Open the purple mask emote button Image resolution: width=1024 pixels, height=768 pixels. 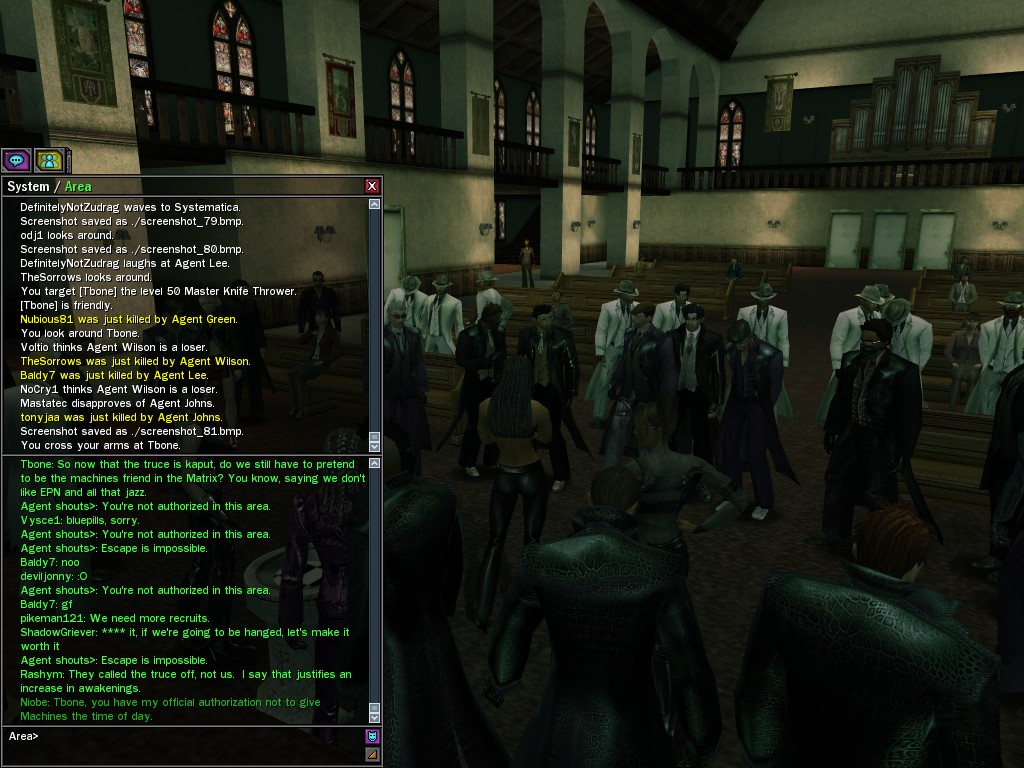[x=372, y=737]
